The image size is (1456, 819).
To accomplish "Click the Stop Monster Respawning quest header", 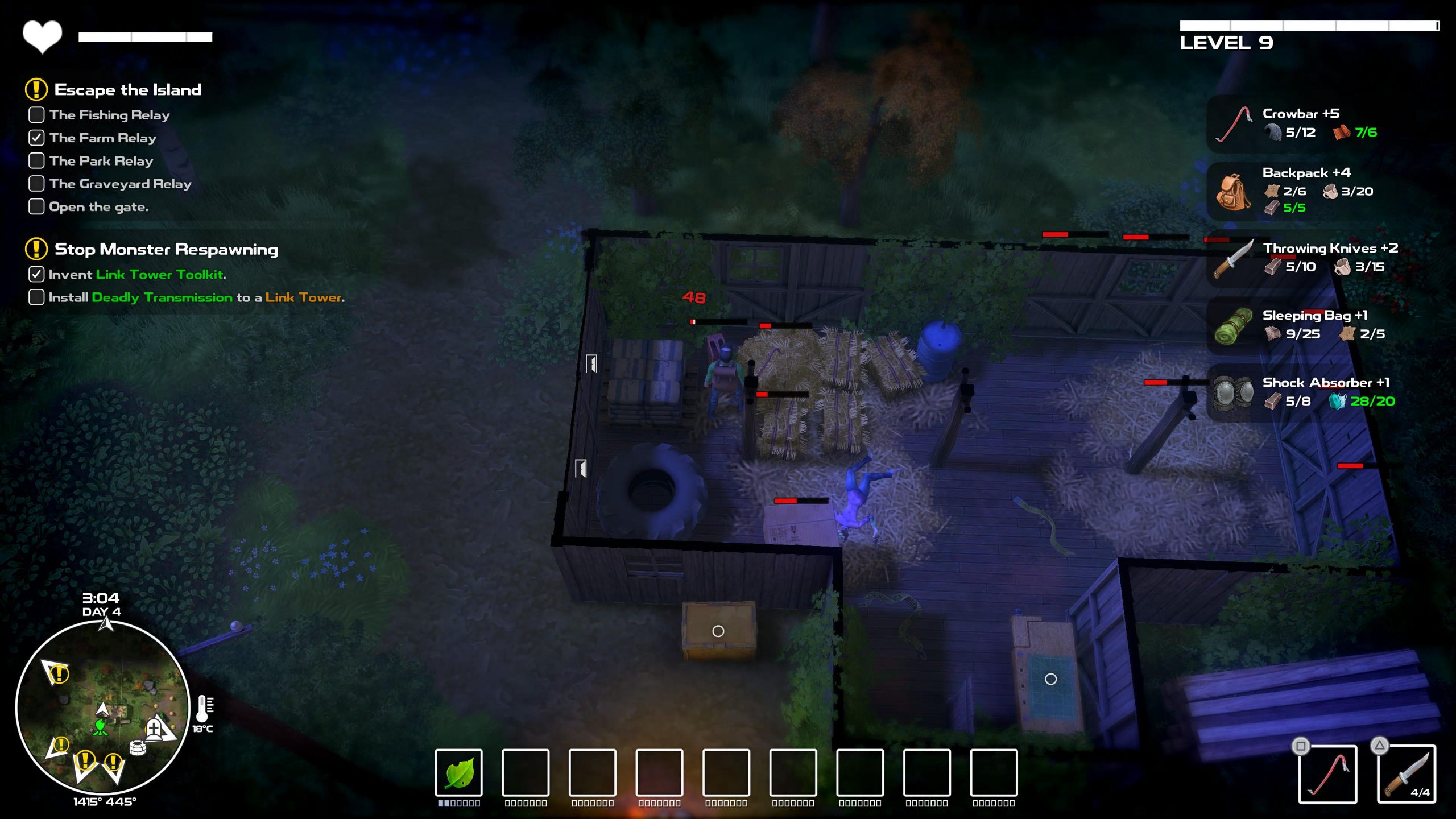I will [166, 249].
